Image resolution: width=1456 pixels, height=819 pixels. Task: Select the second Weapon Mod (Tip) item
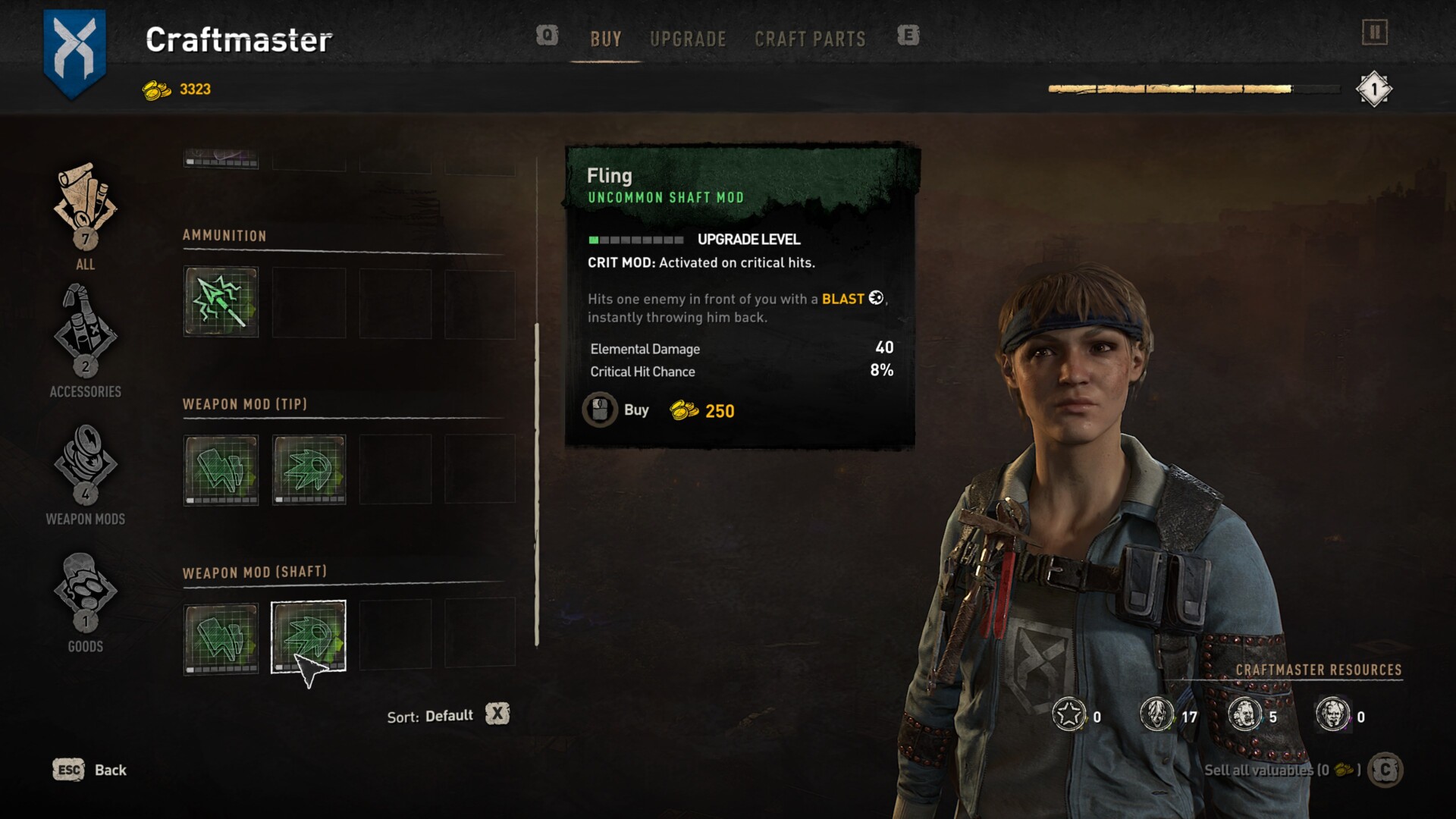pos(309,469)
